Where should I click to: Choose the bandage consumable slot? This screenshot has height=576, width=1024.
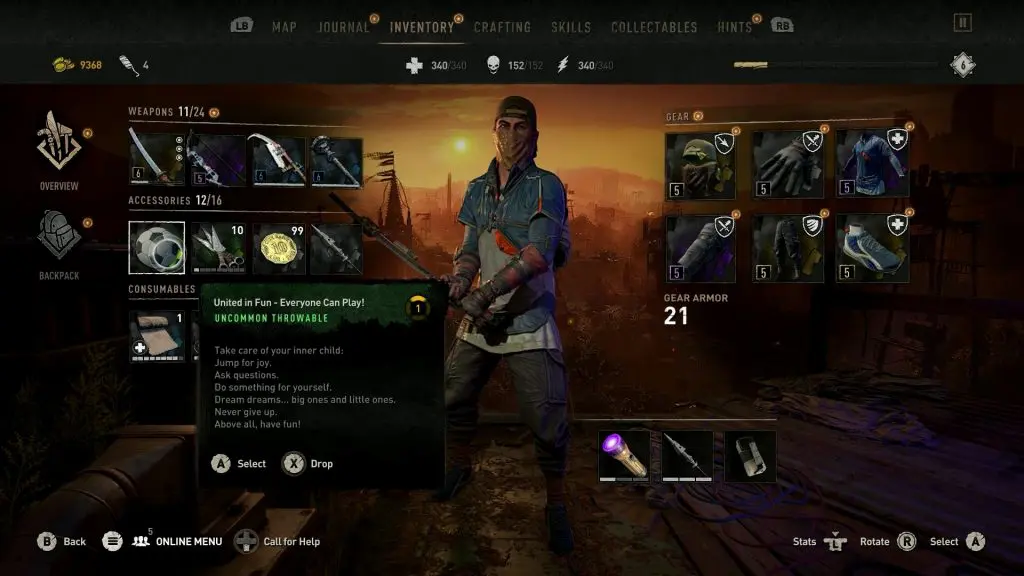pos(157,336)
